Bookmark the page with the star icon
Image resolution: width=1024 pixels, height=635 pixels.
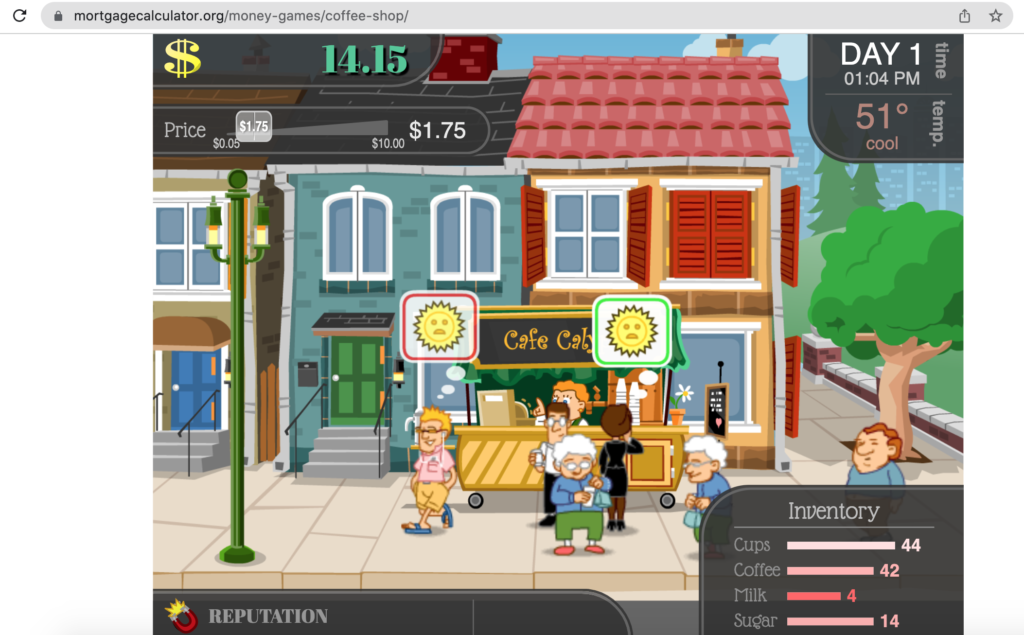click(995, 16)
